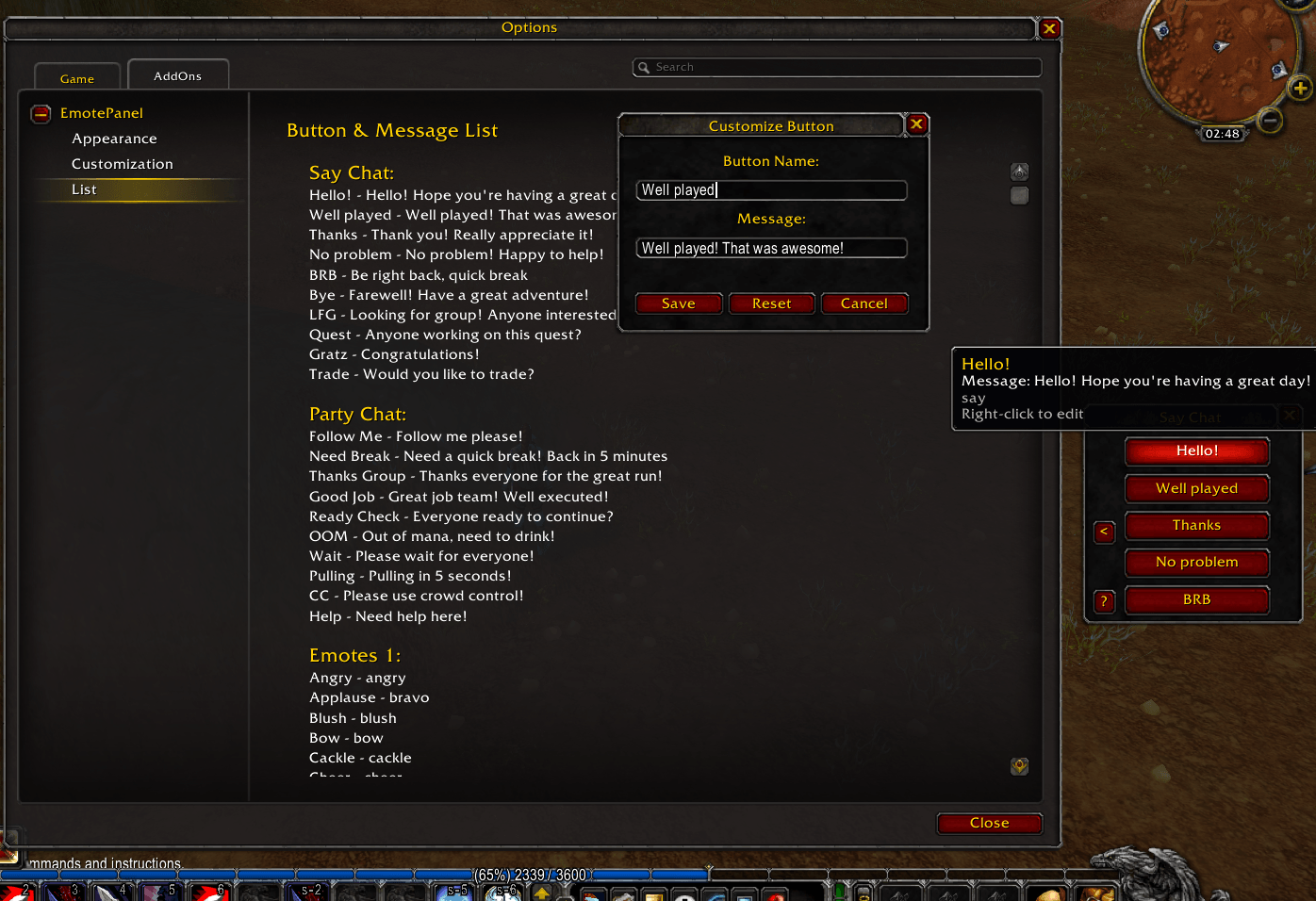Select List in the EmotePanel tree
1316x901 pixels.
84,189
